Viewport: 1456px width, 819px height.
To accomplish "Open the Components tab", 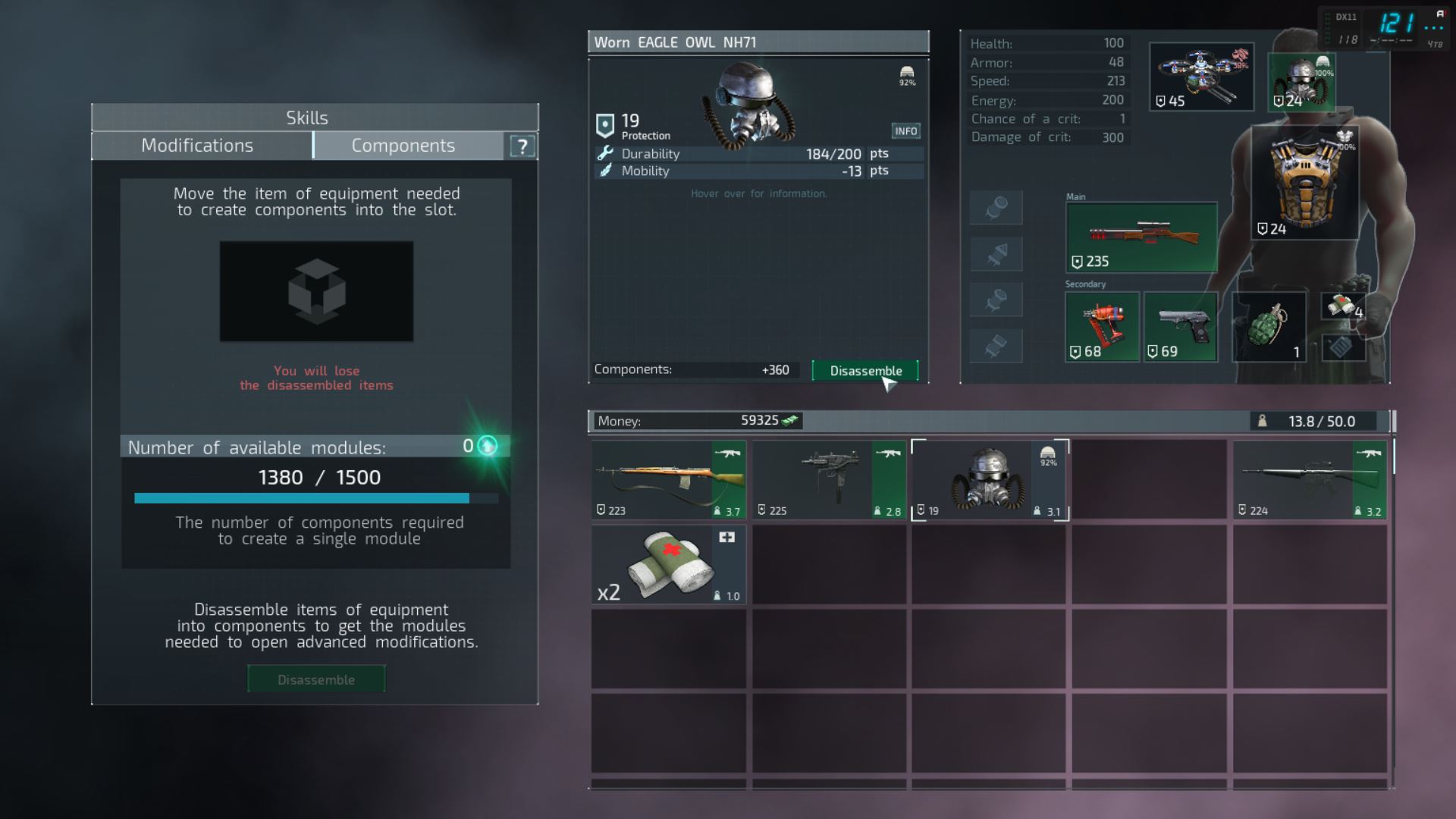I will [403, 146].
